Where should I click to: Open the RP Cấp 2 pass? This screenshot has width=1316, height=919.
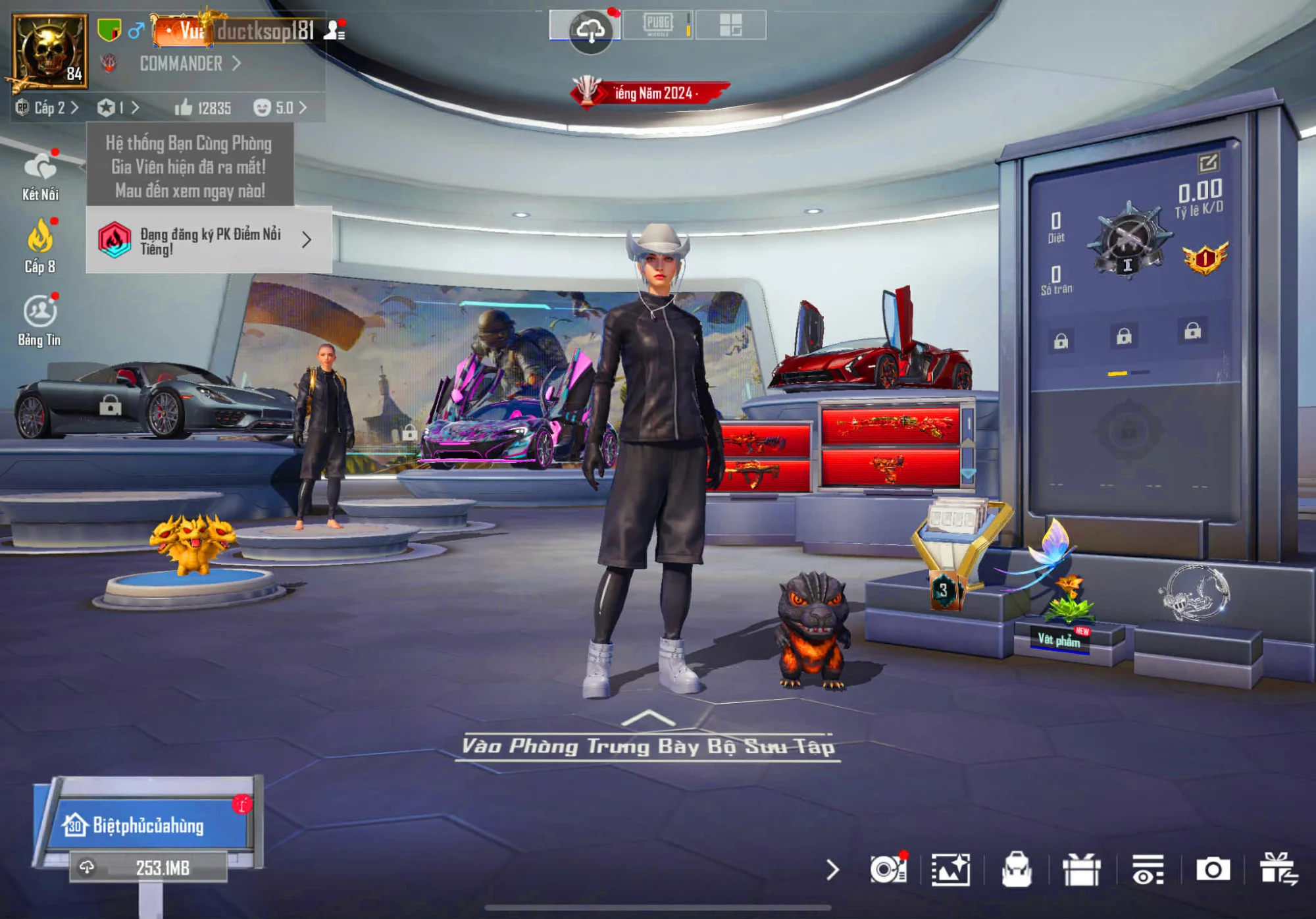[x=47, y=108]
